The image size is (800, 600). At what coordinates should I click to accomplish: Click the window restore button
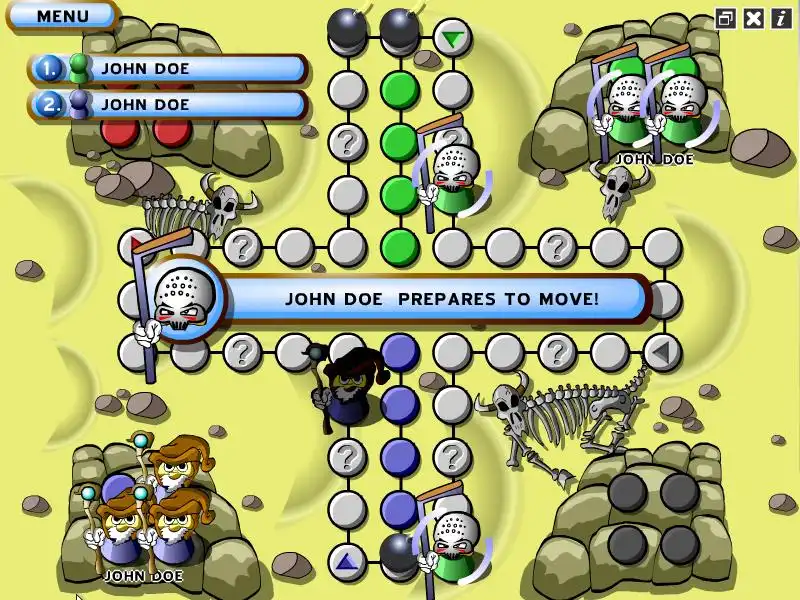(x=726, y=17)
